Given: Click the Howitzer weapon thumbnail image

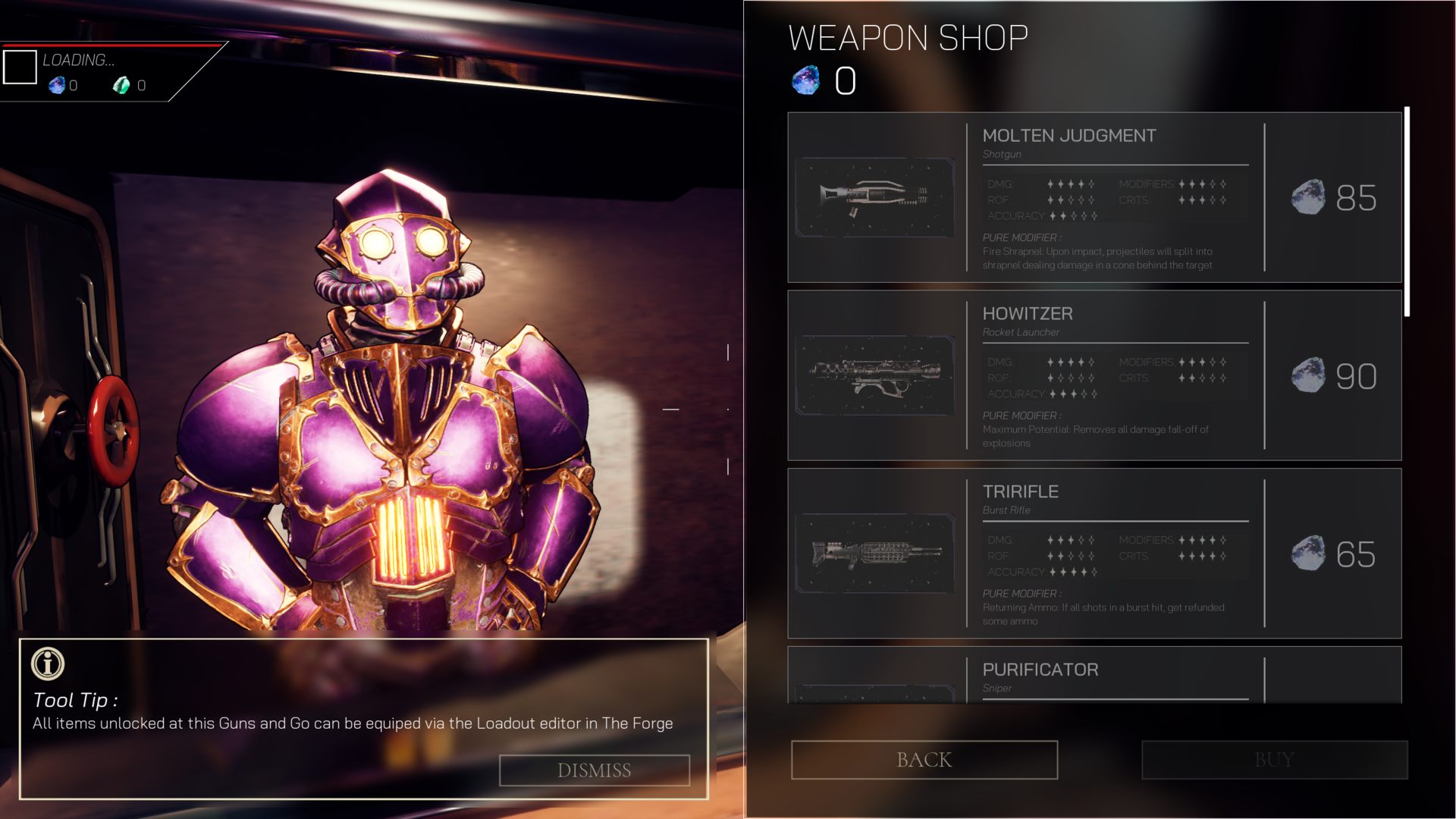Looking at the screenshot, I should coord(875,375).
